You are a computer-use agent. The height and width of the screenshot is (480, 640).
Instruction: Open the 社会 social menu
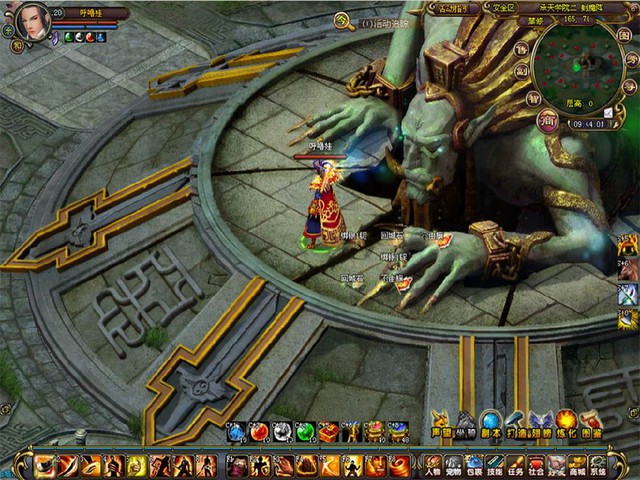click(x=537, y=465)
